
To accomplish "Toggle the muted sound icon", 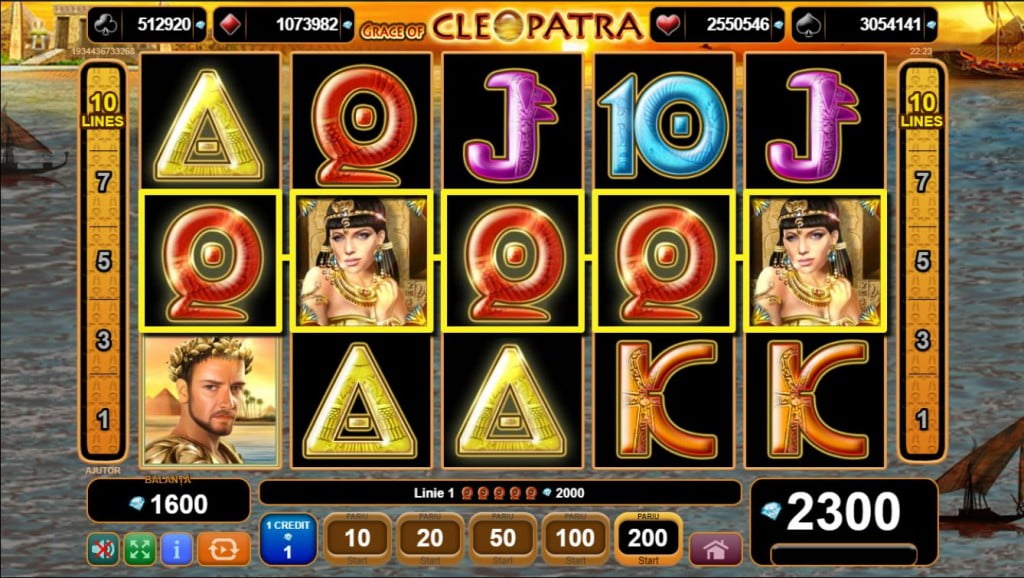I will point(102,549).
